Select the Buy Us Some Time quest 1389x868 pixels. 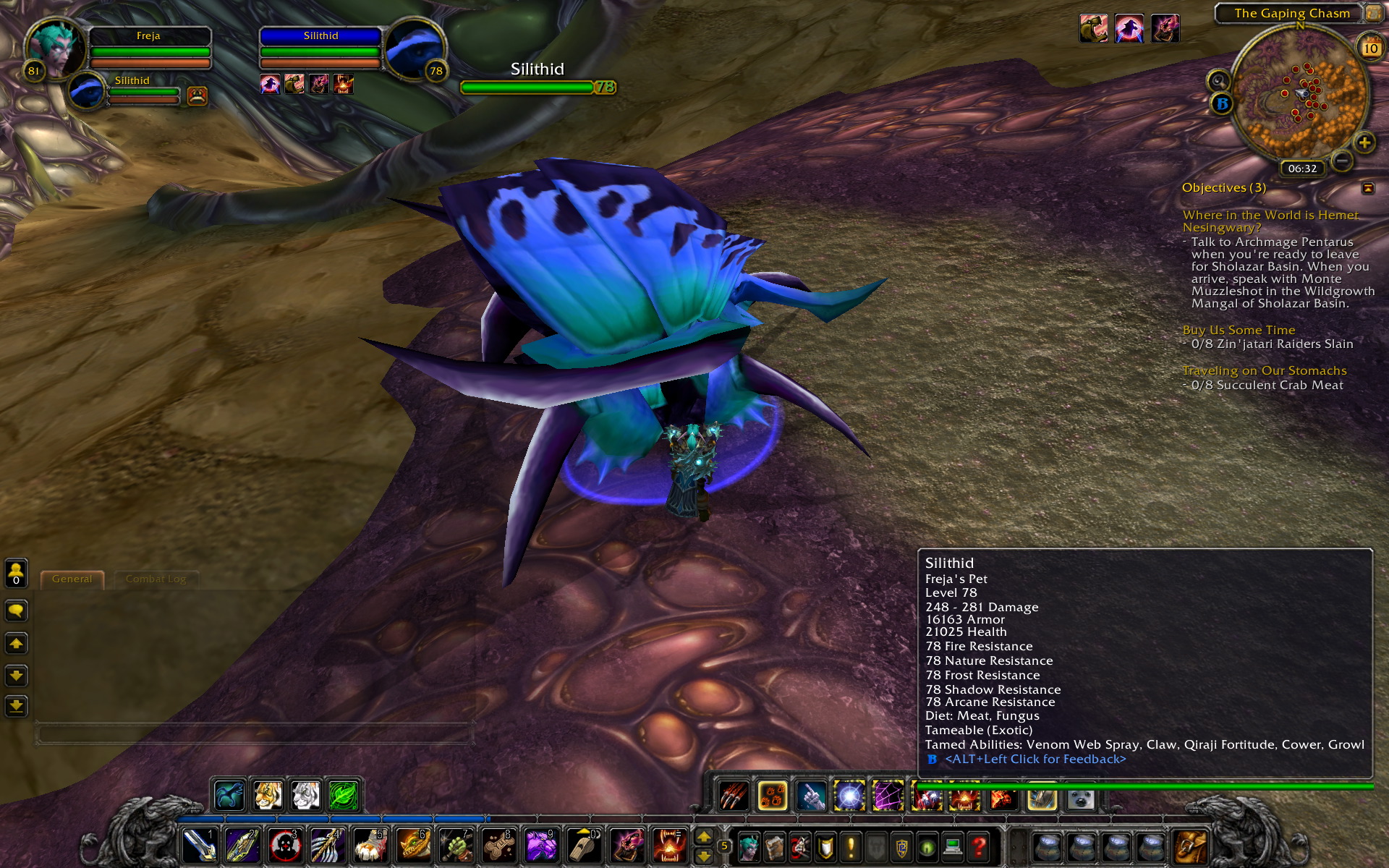tap(1239, 330)
